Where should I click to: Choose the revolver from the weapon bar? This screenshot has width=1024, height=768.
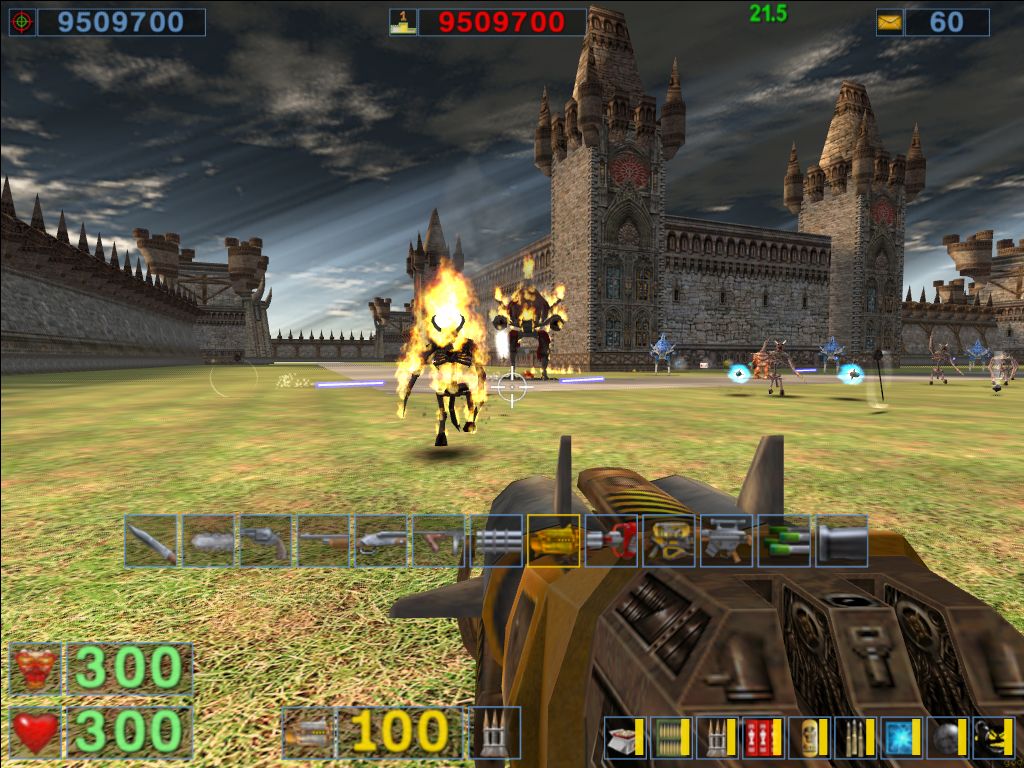266,541
